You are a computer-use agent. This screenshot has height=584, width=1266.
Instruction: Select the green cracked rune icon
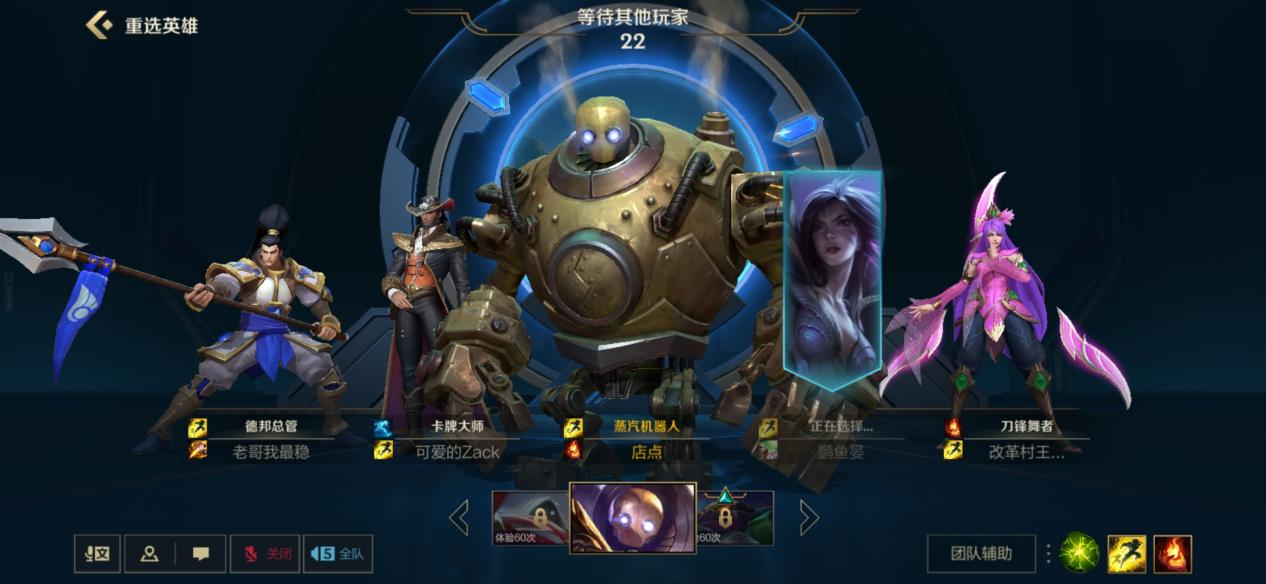point(1079,553)
